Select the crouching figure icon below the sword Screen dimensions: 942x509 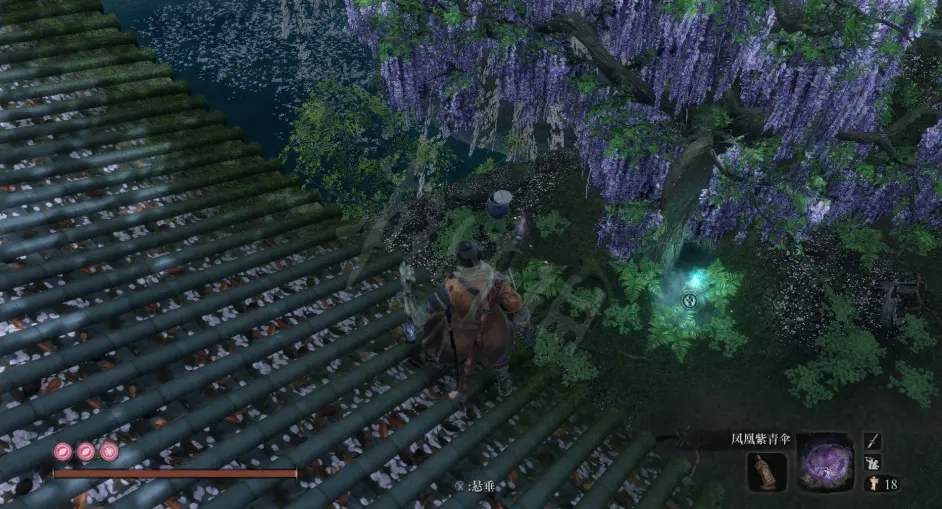click(872, 463)
